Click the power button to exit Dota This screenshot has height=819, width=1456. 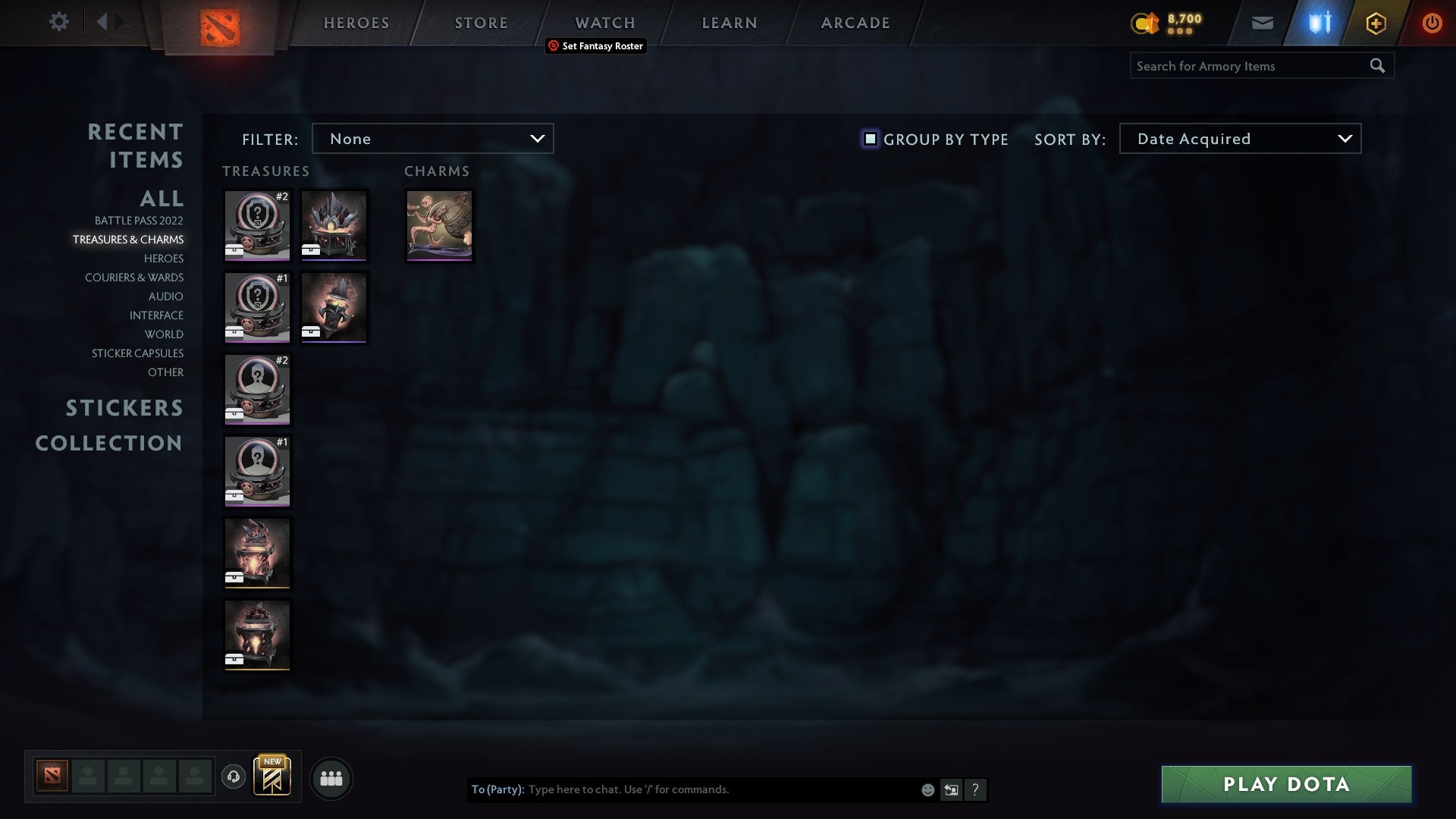[1432, 23]
